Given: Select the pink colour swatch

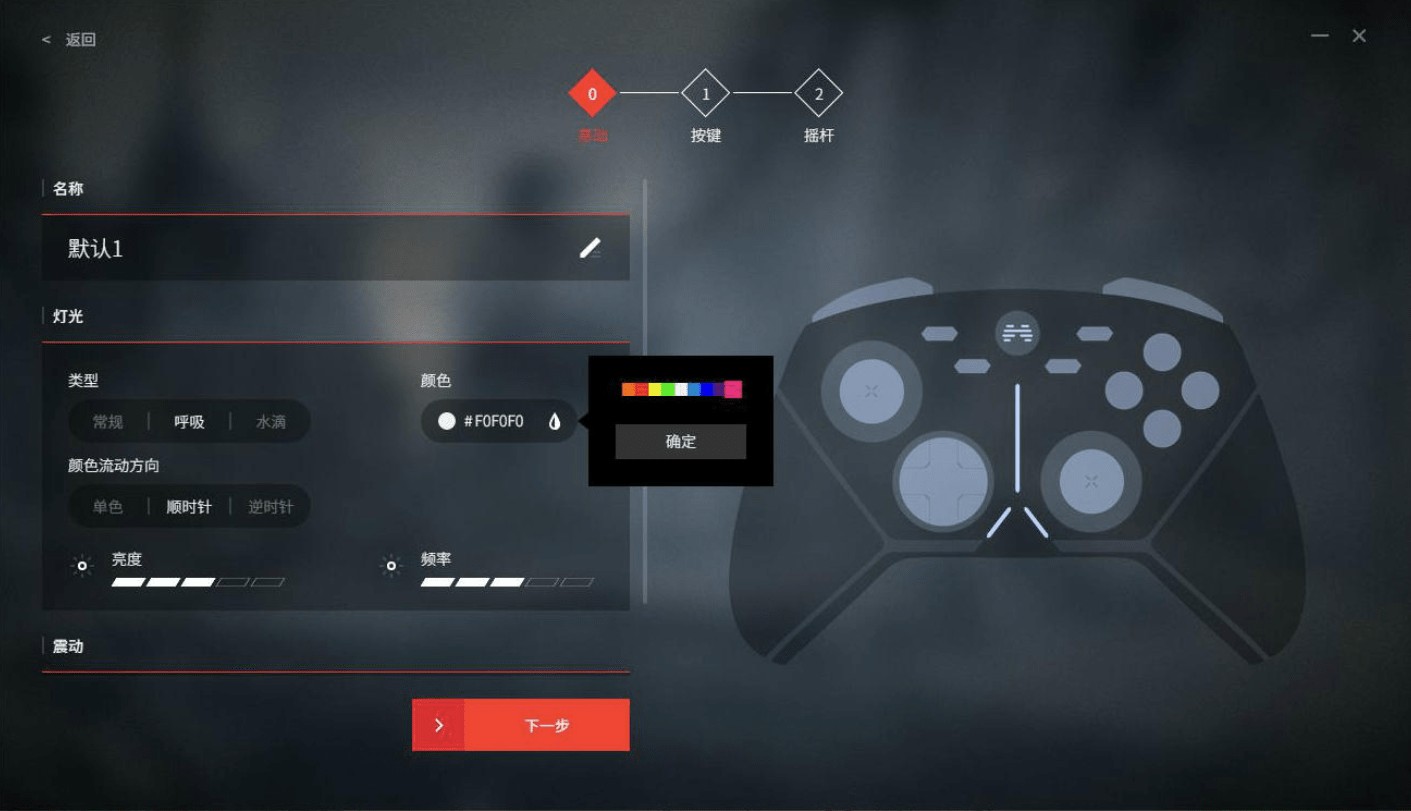Looking at the screenshot, I should coord(733,390).
